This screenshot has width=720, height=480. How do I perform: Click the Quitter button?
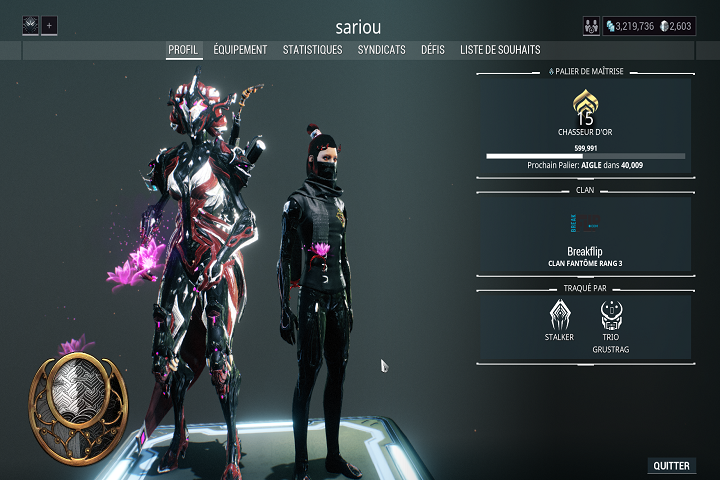[671, 466]
